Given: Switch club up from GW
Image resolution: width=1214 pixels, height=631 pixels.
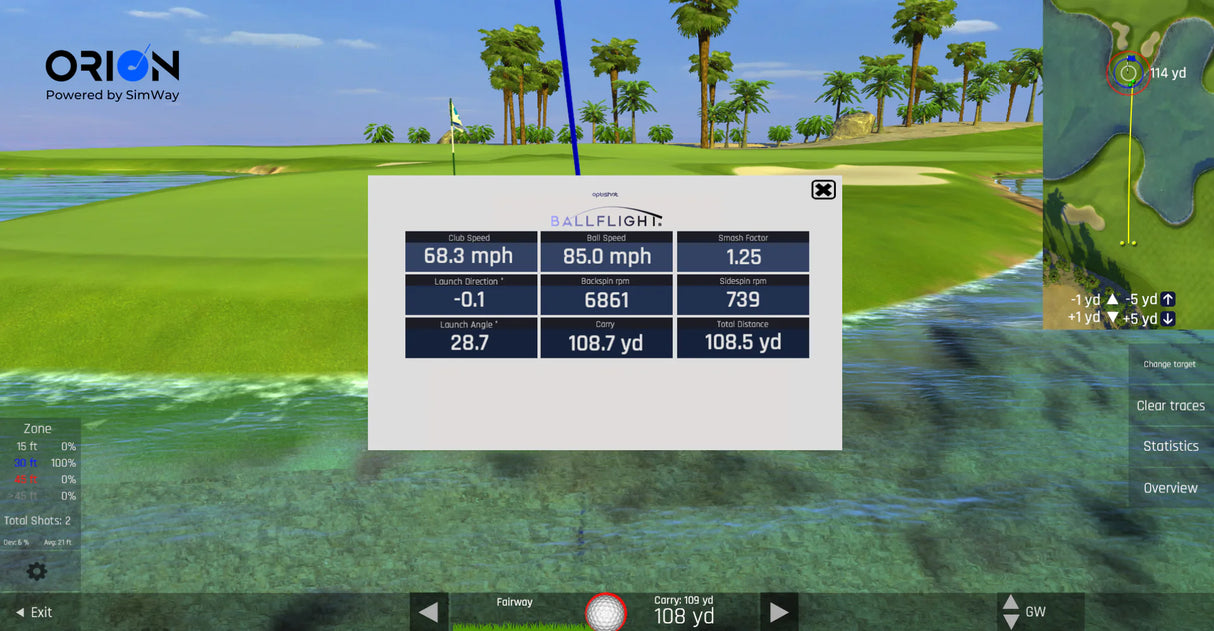Looking at the screenshot, I should [1011, 603].
